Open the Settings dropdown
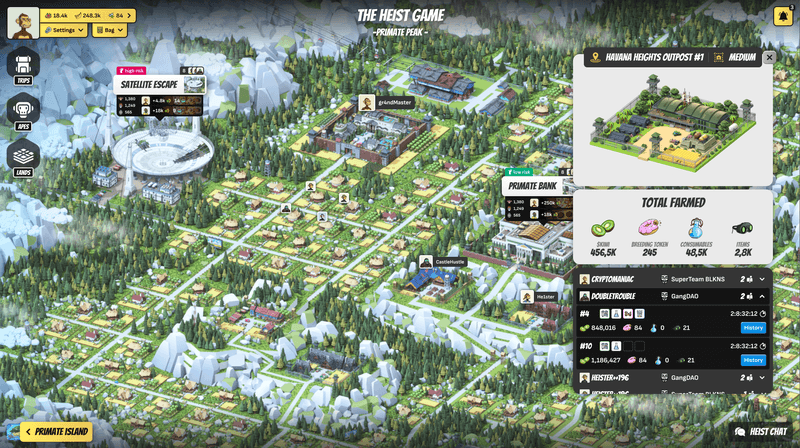Viewport: 800px width, 448px height. pos(64,30)
